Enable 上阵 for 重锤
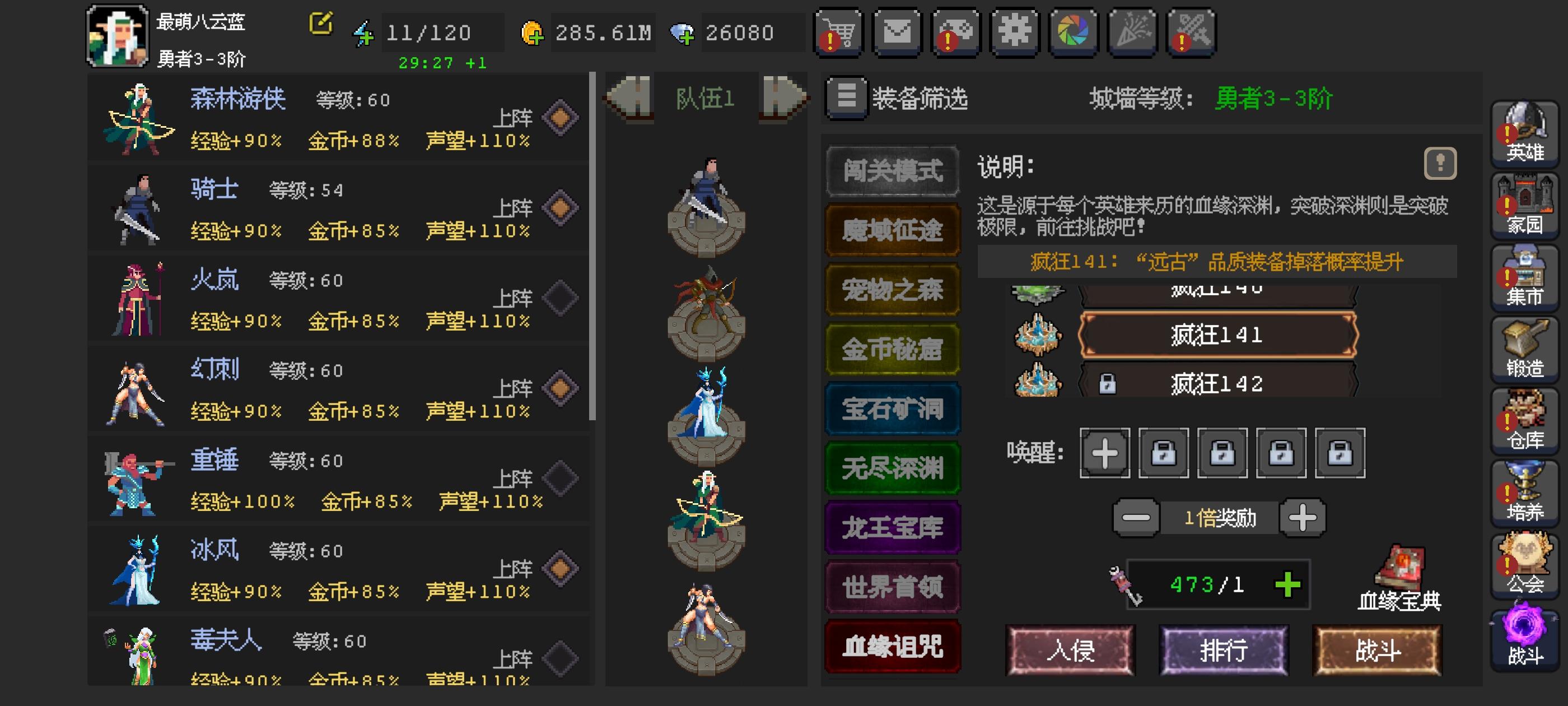This screenshot has width=1568, height=706. tap(561, 478)
